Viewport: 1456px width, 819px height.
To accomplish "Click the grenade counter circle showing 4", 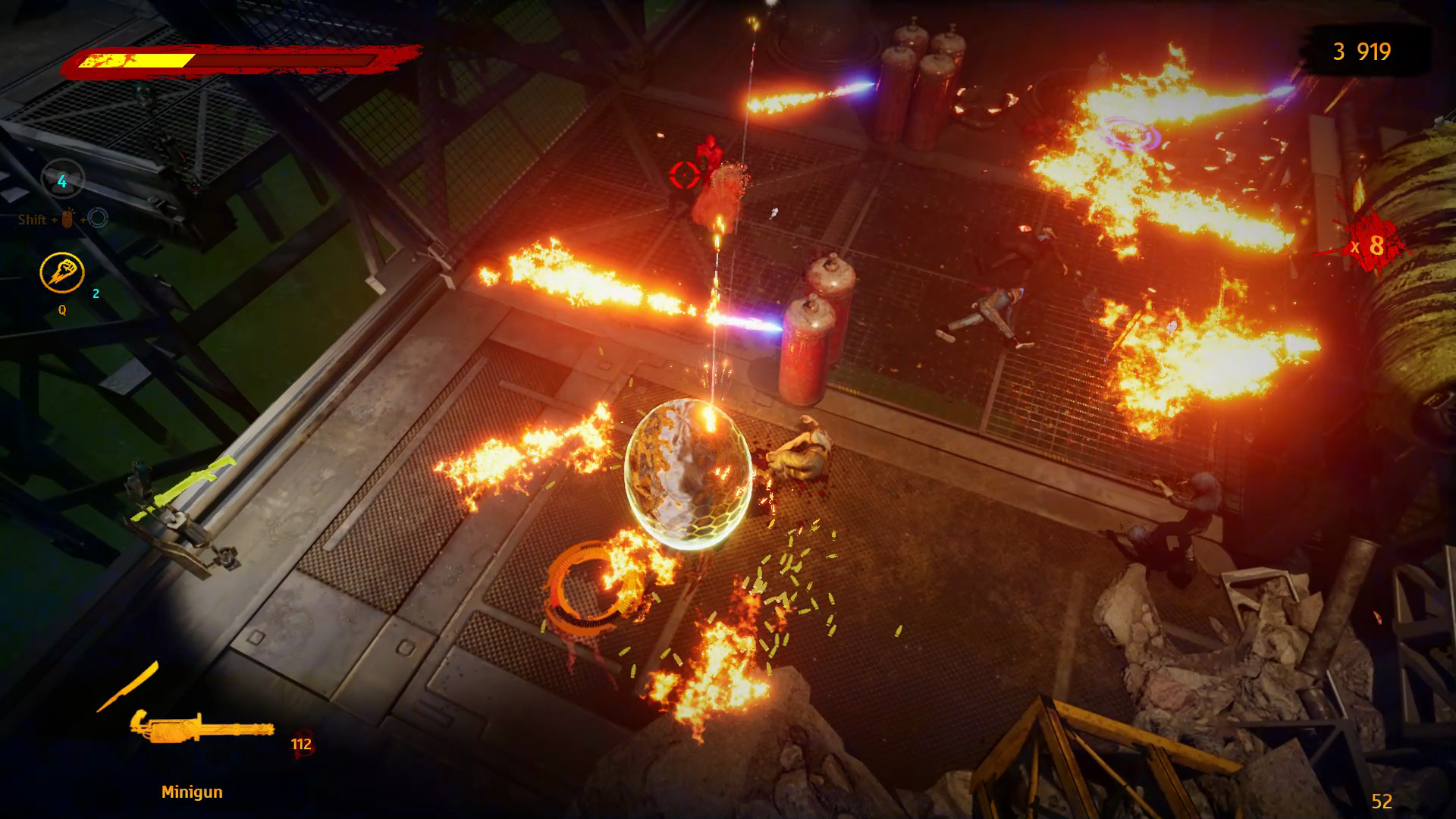I will [x=62, y=180].
